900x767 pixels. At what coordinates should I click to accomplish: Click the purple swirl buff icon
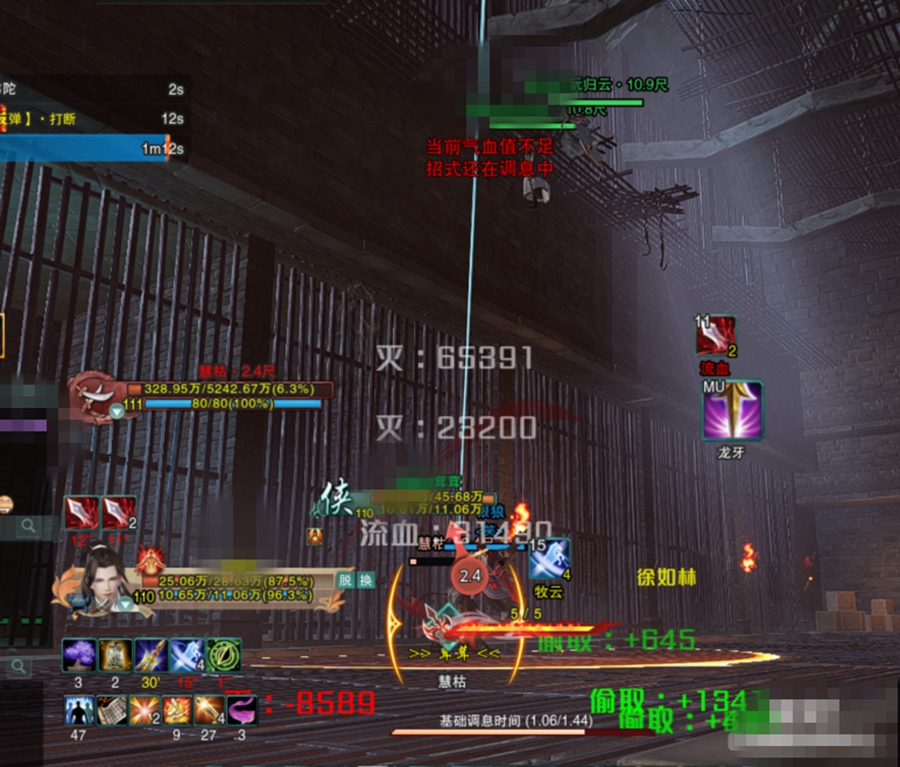pos(242,711)
